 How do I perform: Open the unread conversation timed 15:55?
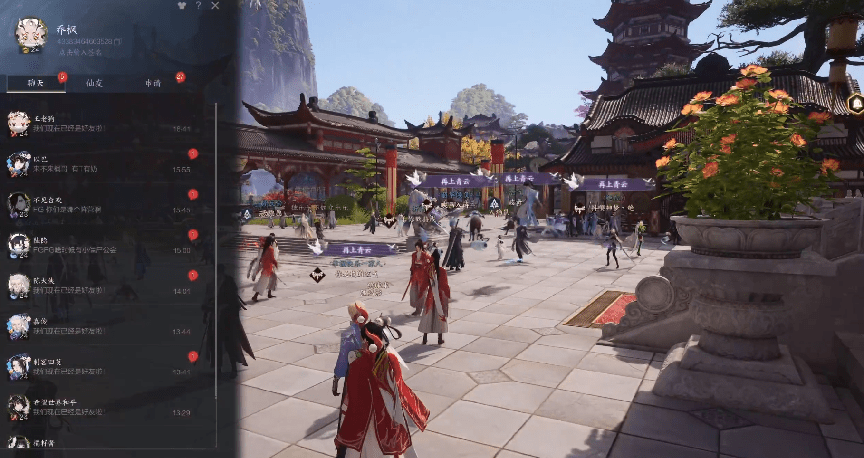point(100,164)
